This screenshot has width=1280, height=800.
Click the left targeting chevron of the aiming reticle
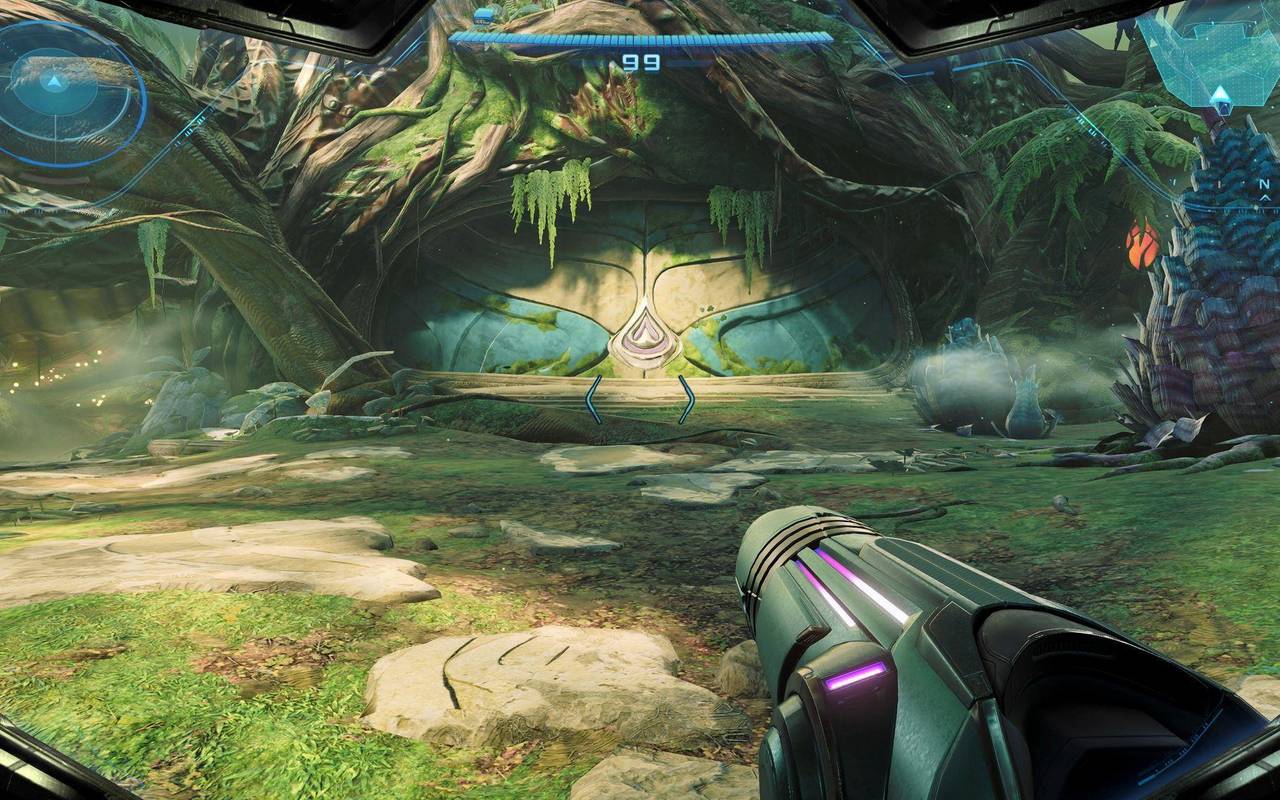594,398
